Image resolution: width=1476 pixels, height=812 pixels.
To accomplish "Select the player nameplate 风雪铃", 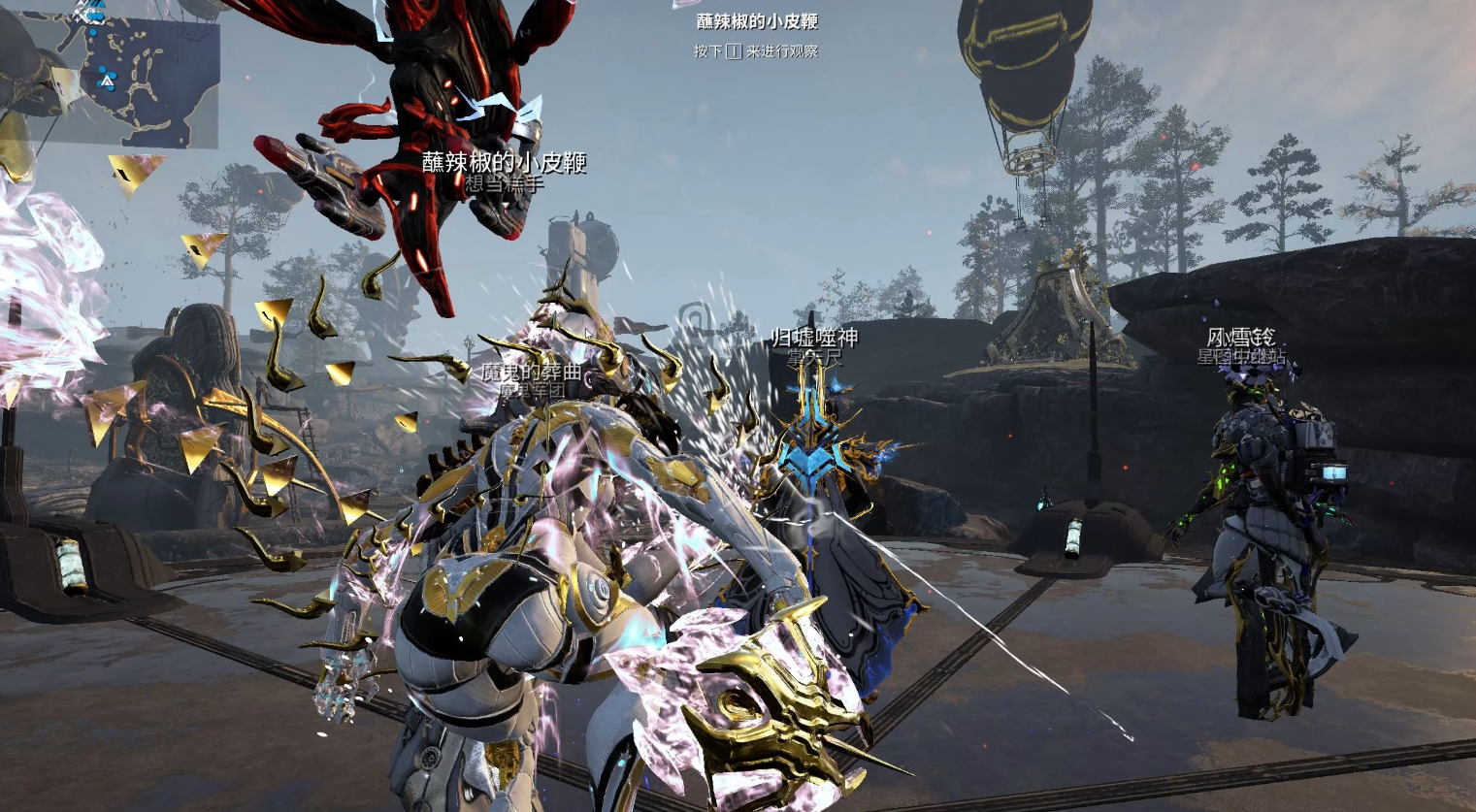I will [x=1240, y=338].
